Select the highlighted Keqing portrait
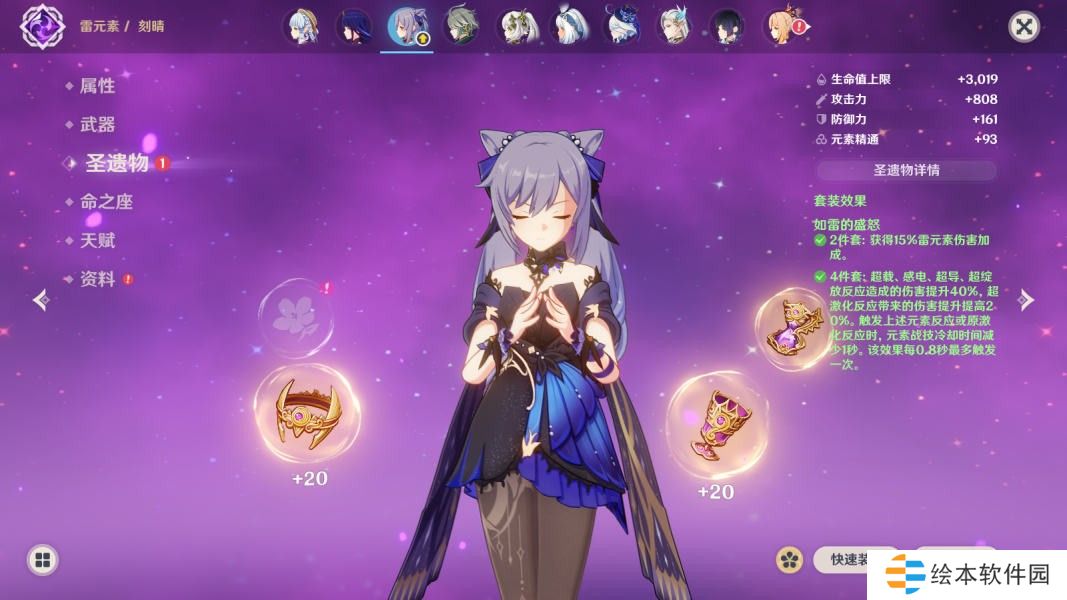The width and height of the screenshot is (1067, 600). click(406, 27)
